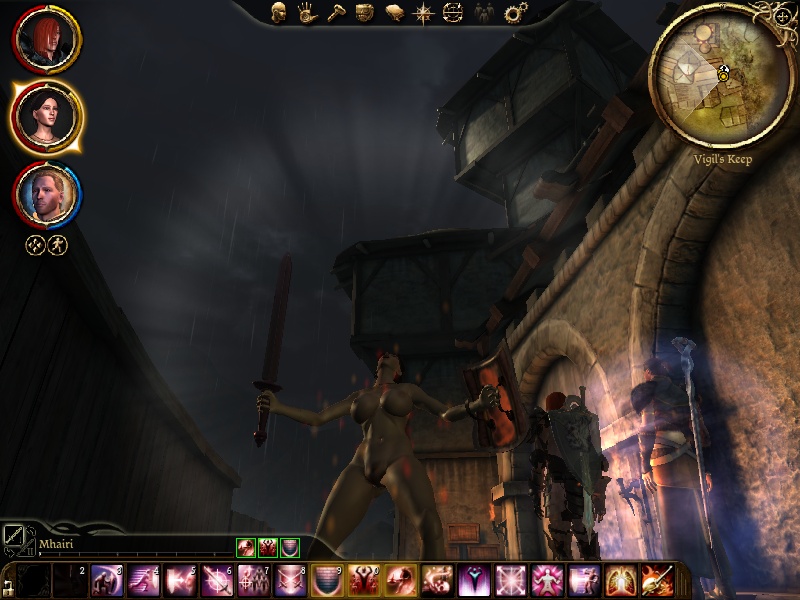Image resolution: width=800 pixels, height=600 pixels.
Task: Activate the shield ability in slot 9
Action: (x=326, y=581)
